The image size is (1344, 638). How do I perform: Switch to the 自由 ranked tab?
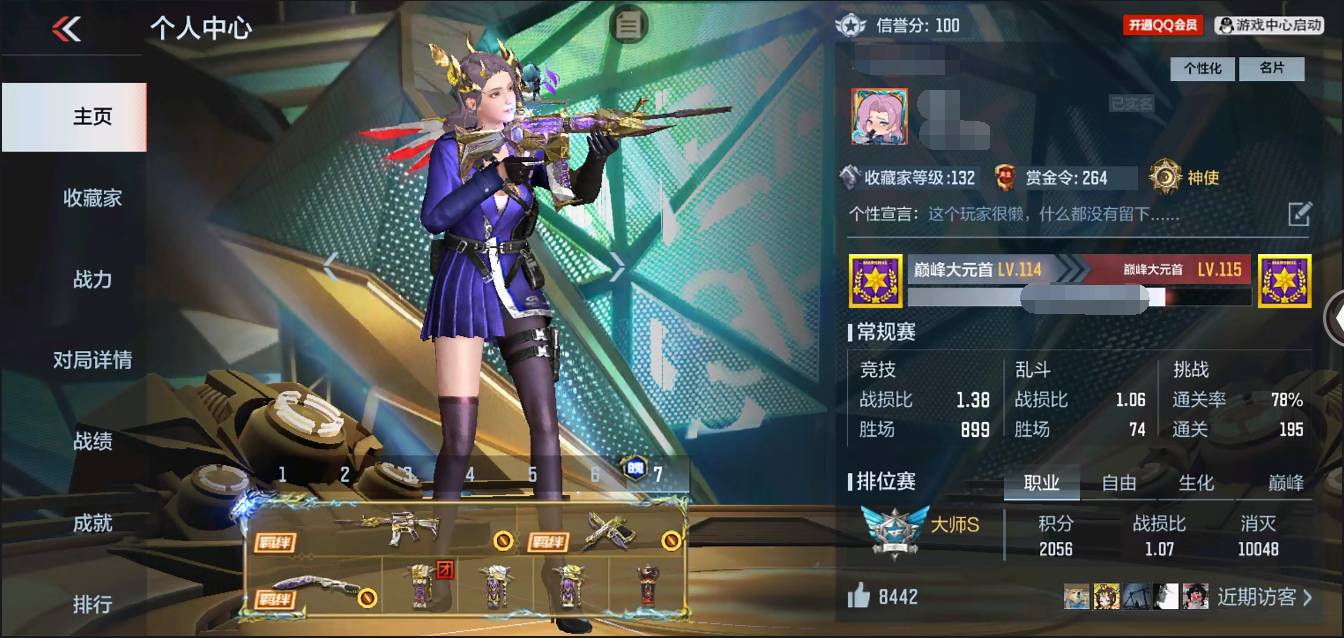[x=1119, y=483]
